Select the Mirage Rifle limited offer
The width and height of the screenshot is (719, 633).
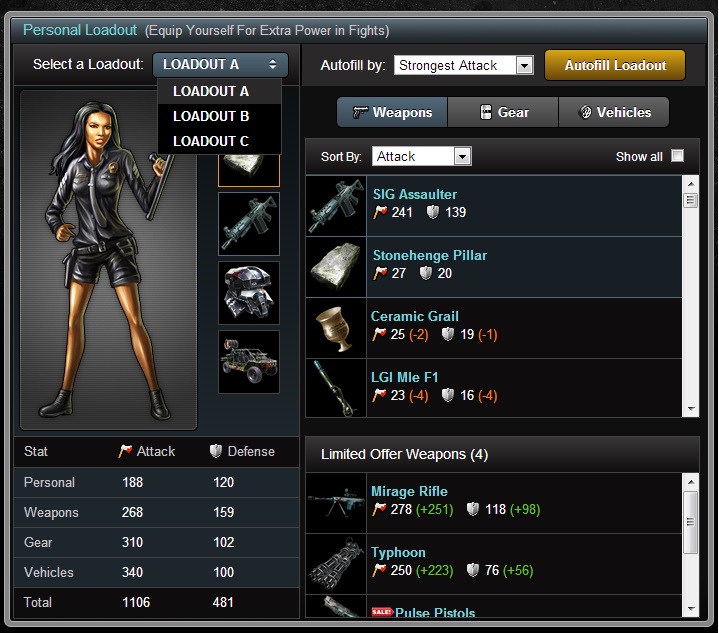[409, 491]
